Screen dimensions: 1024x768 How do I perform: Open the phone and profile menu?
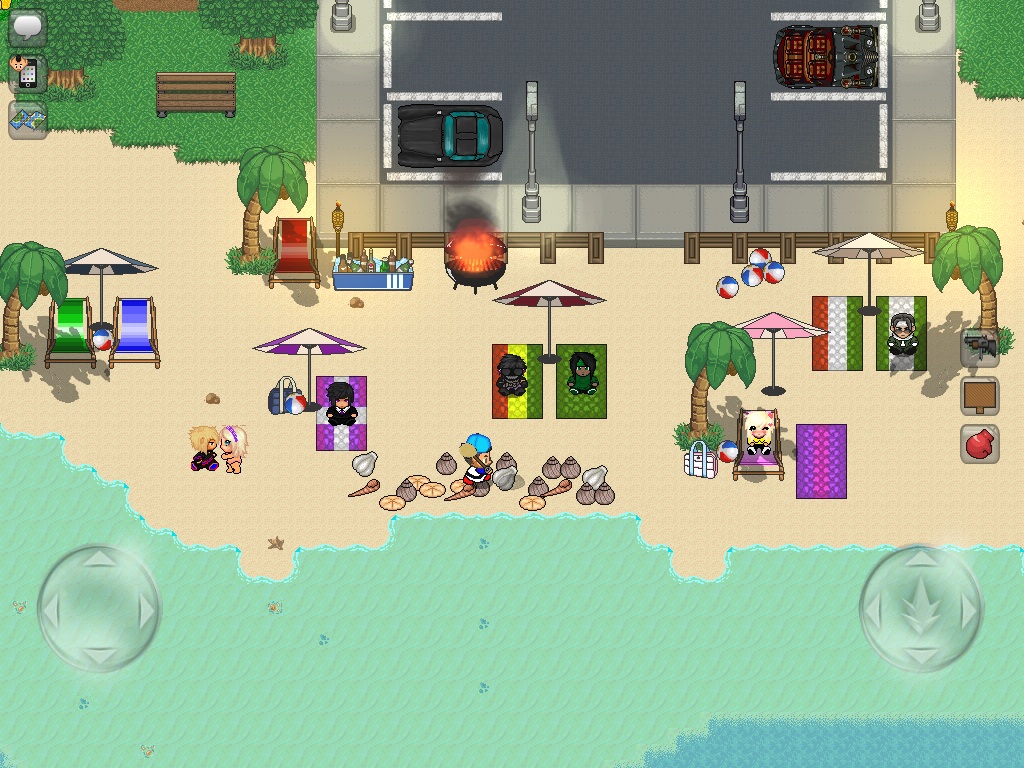point(26,73)
